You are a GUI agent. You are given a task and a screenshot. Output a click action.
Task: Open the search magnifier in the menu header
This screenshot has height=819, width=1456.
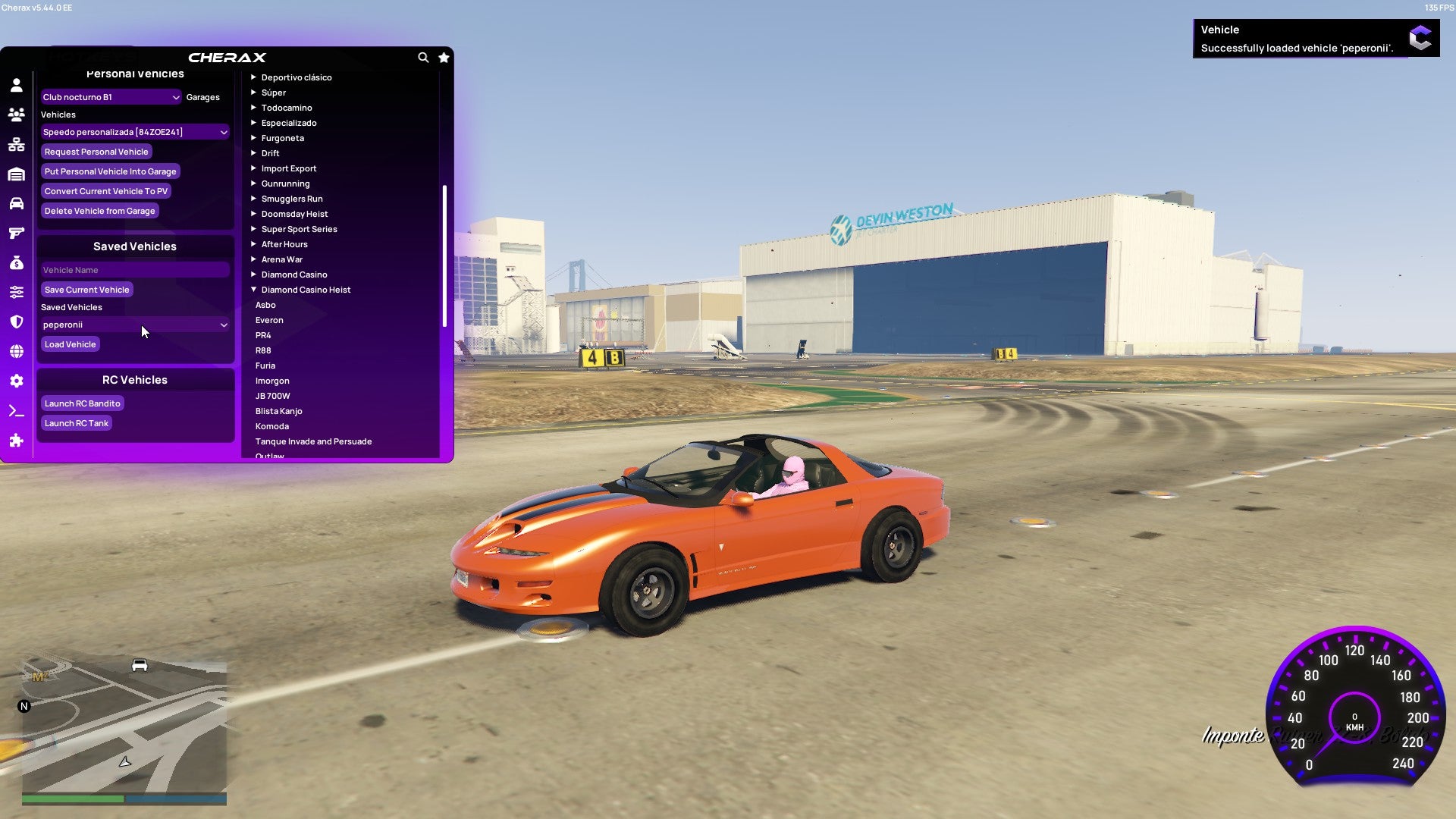(x=423, y=58)
